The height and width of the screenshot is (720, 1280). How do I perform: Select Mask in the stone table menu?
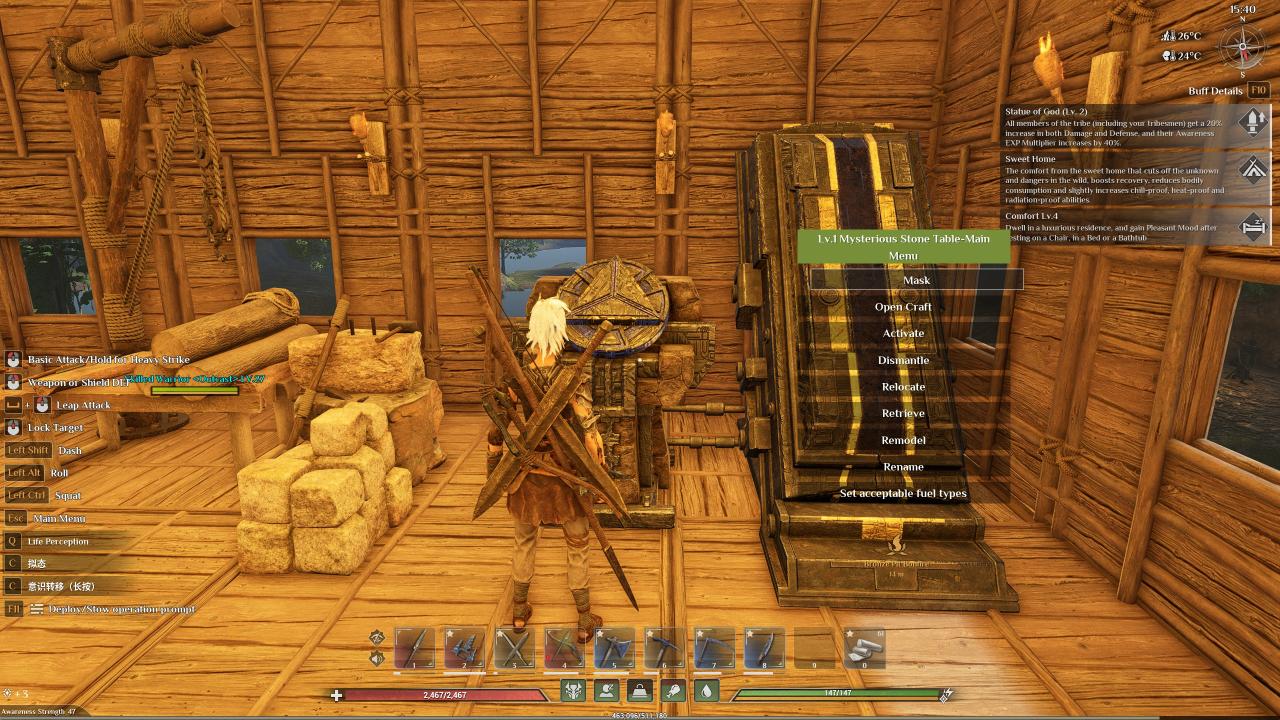[x=916, y=280]
